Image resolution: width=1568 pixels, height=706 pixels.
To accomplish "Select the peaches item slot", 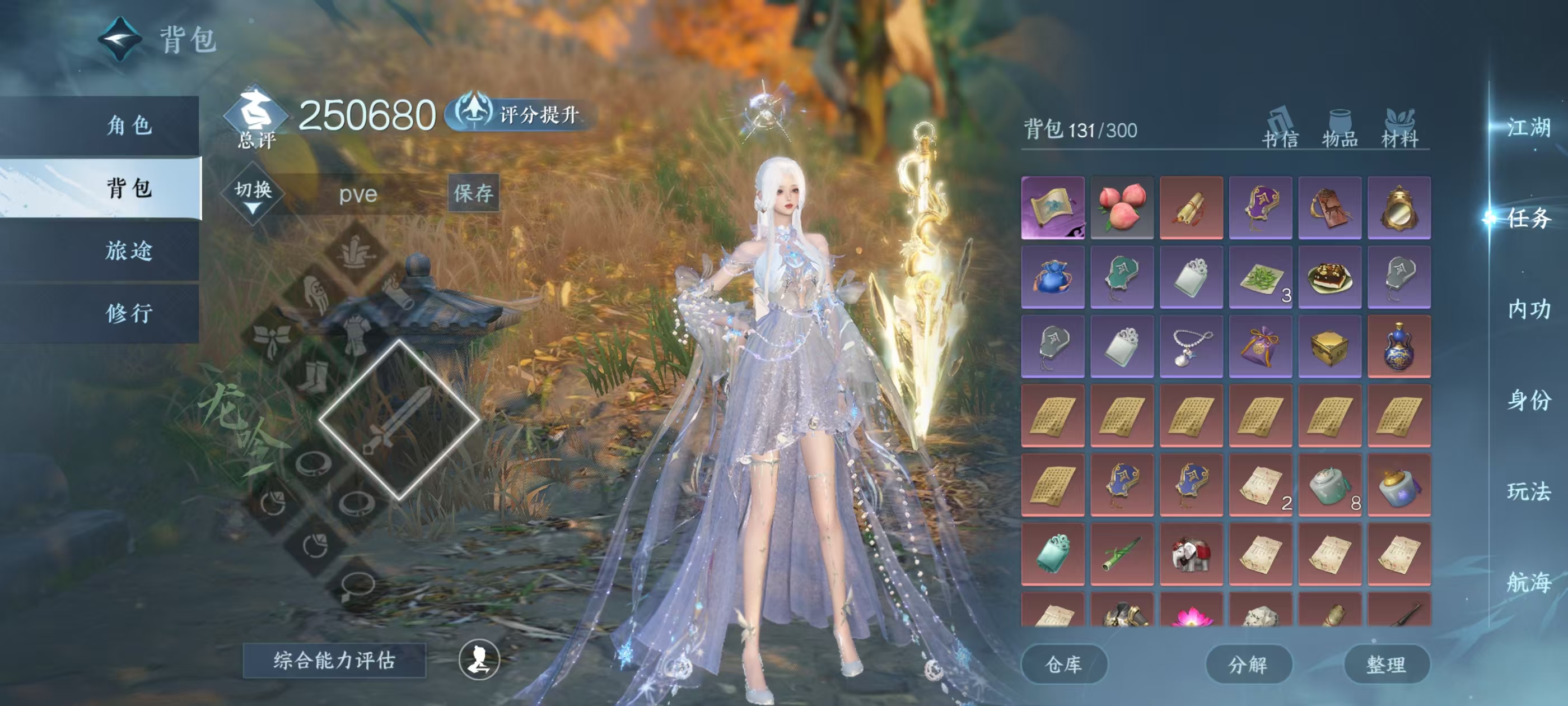I will point(1122,207).
